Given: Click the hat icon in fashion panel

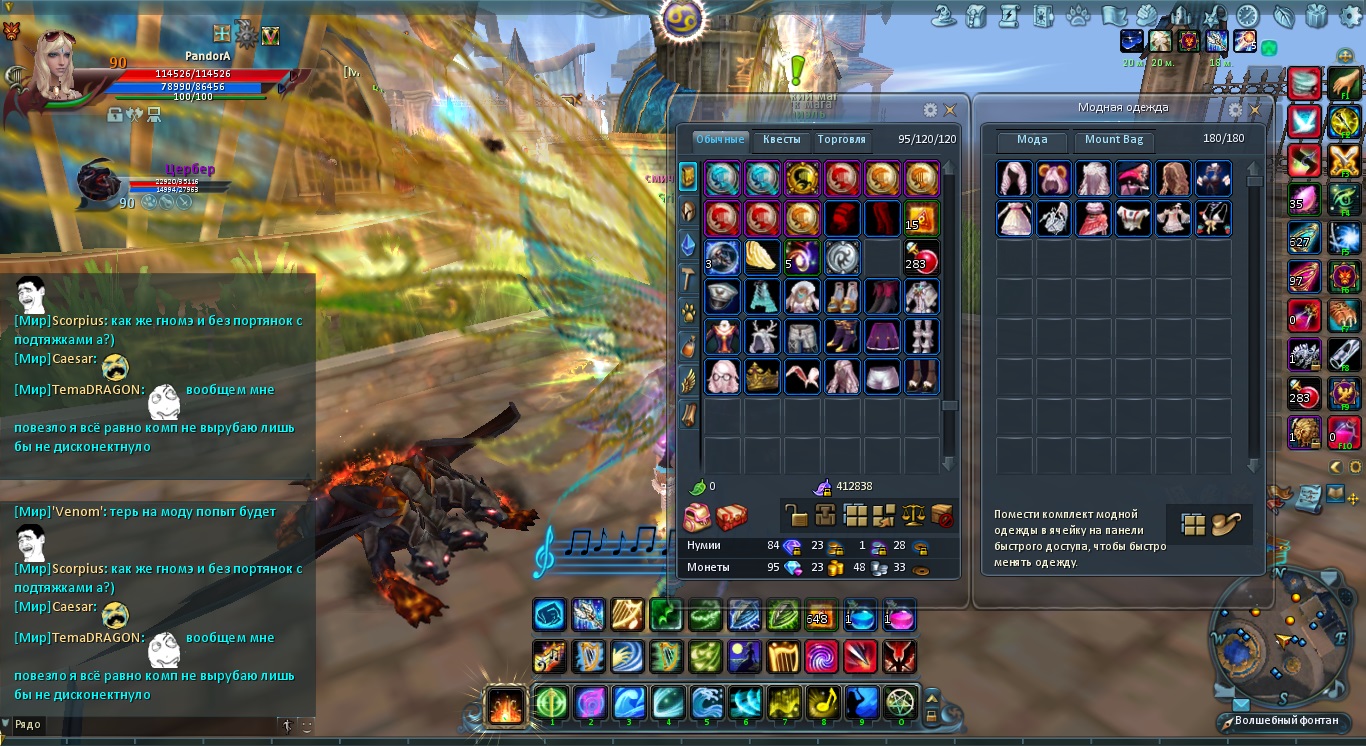Looking at the screenshot, I should [x=1224, y=524].
